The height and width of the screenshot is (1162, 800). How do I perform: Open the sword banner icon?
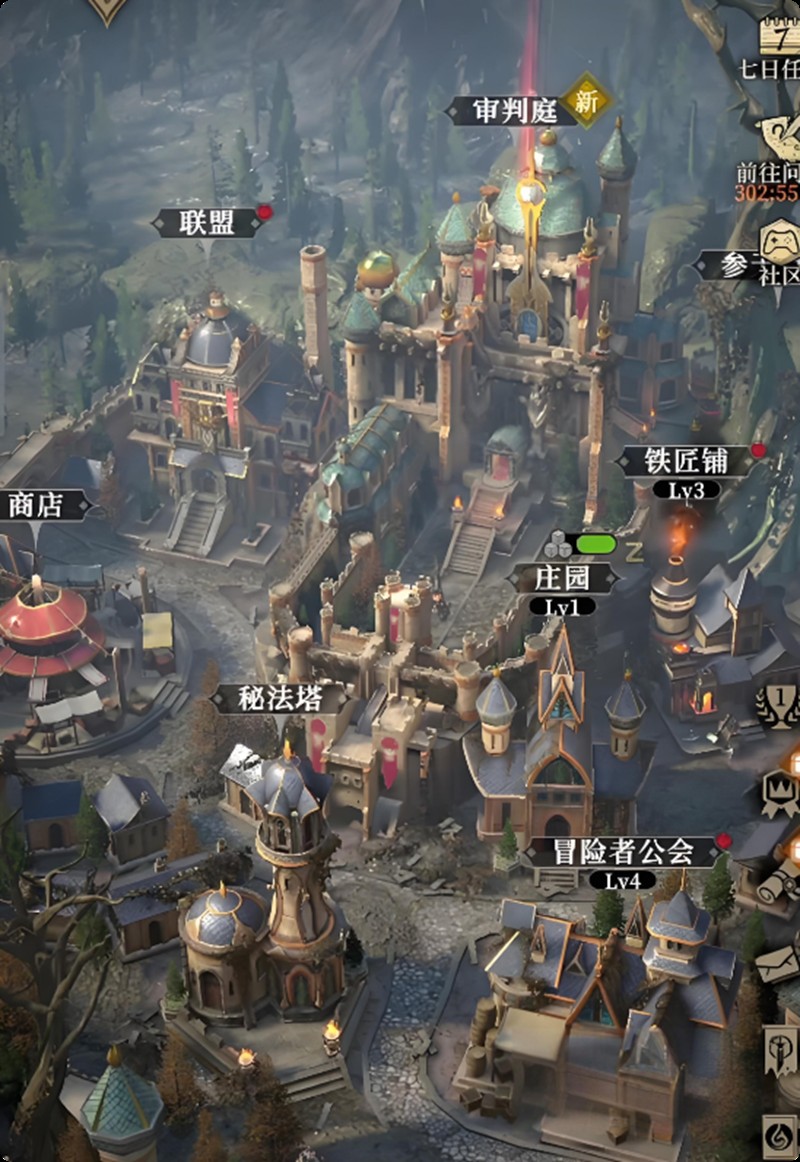point(779,1048)
